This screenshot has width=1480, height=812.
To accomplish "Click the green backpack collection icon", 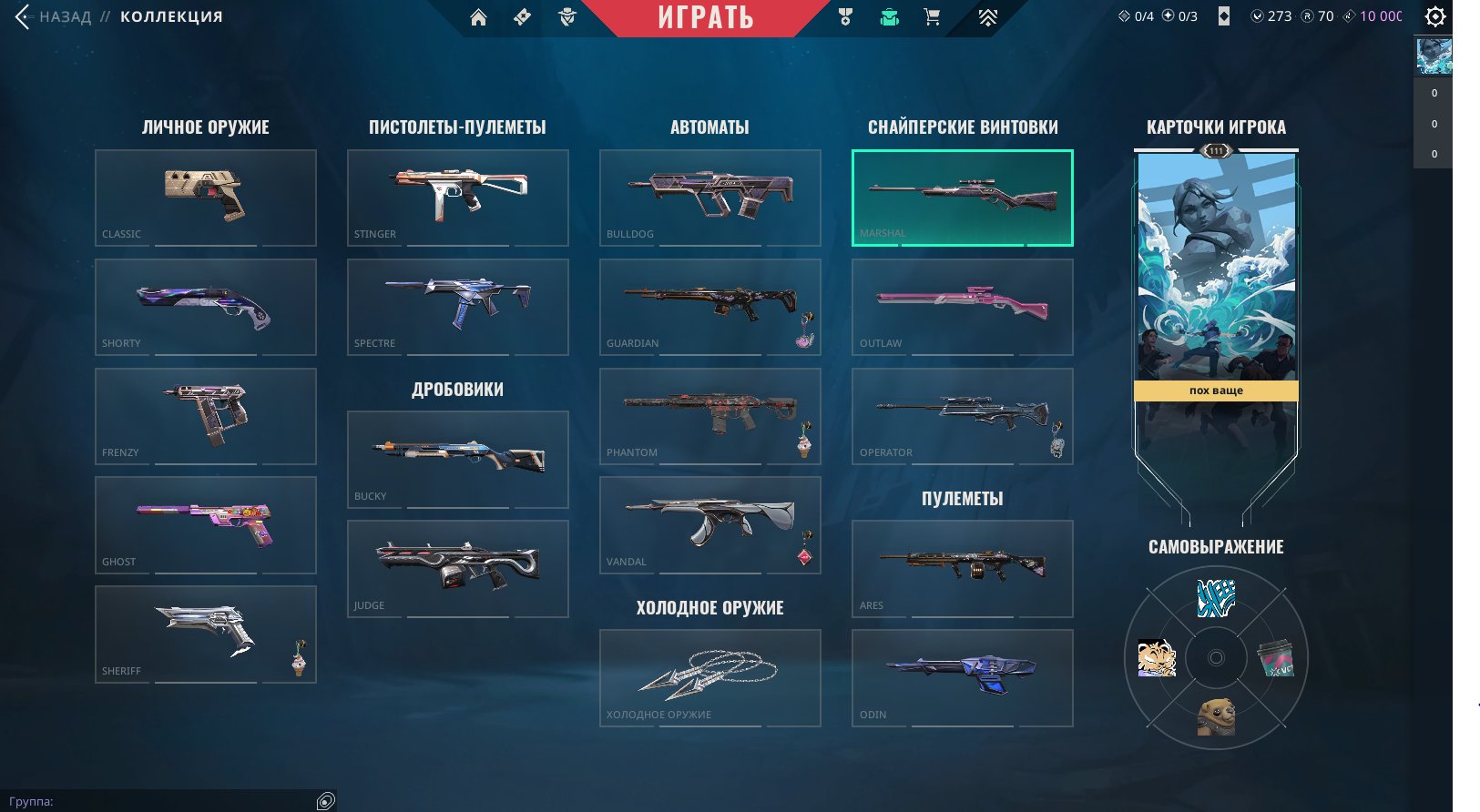I will pos(888,16).
